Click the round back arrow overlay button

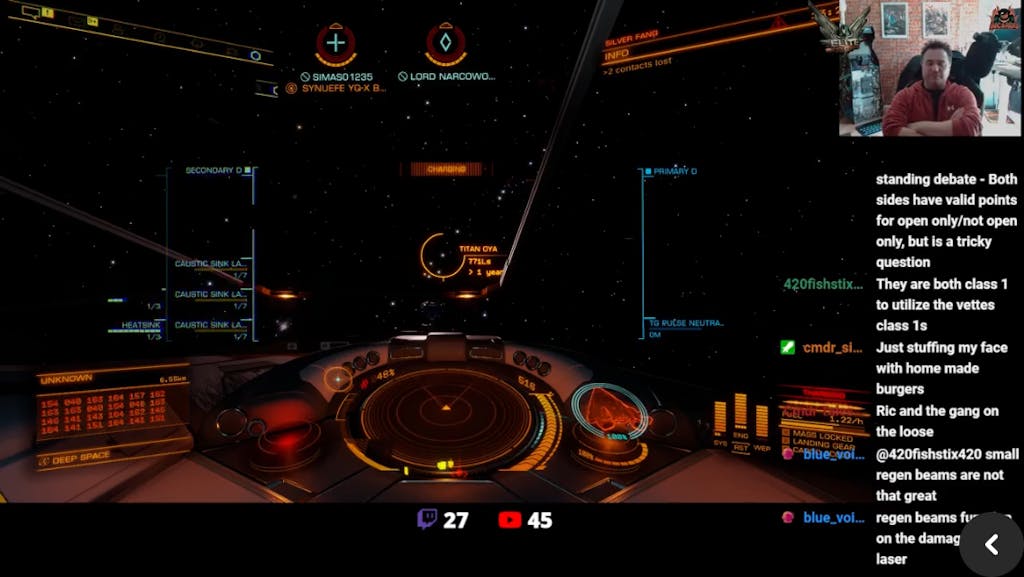(x=991, y=544)
